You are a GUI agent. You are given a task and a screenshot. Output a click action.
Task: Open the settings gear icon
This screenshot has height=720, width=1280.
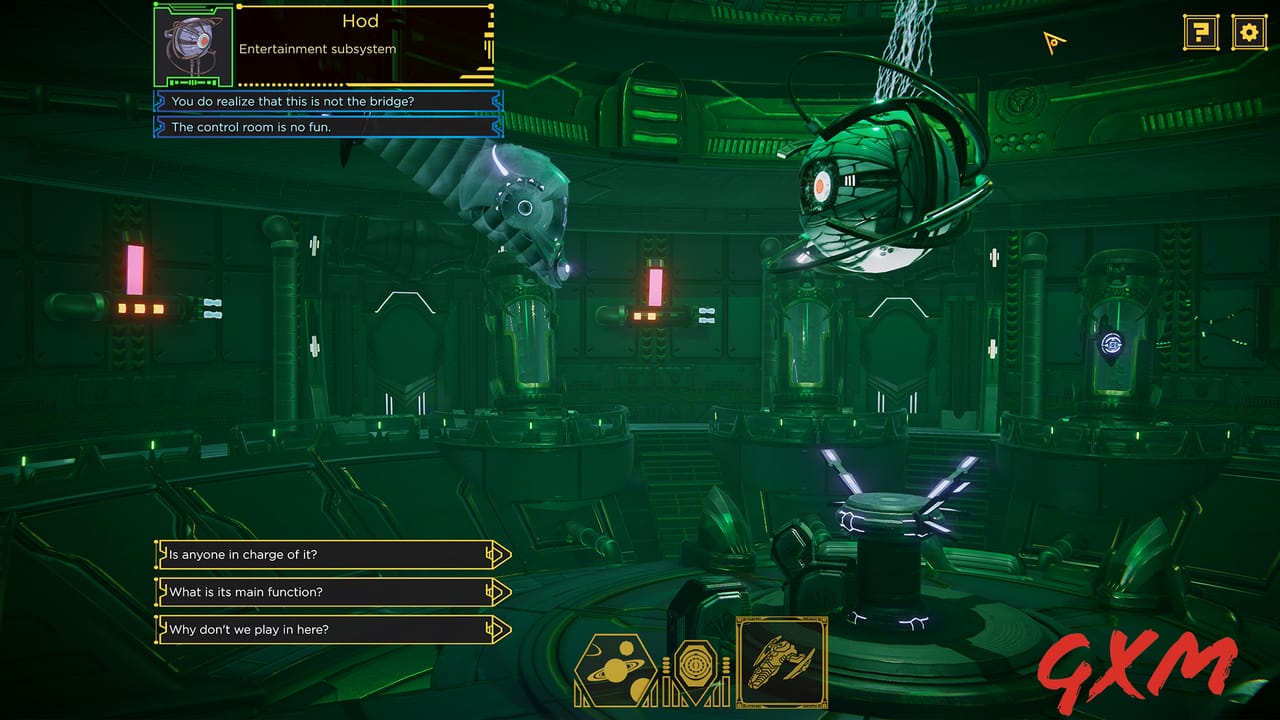coord(1247,32)
